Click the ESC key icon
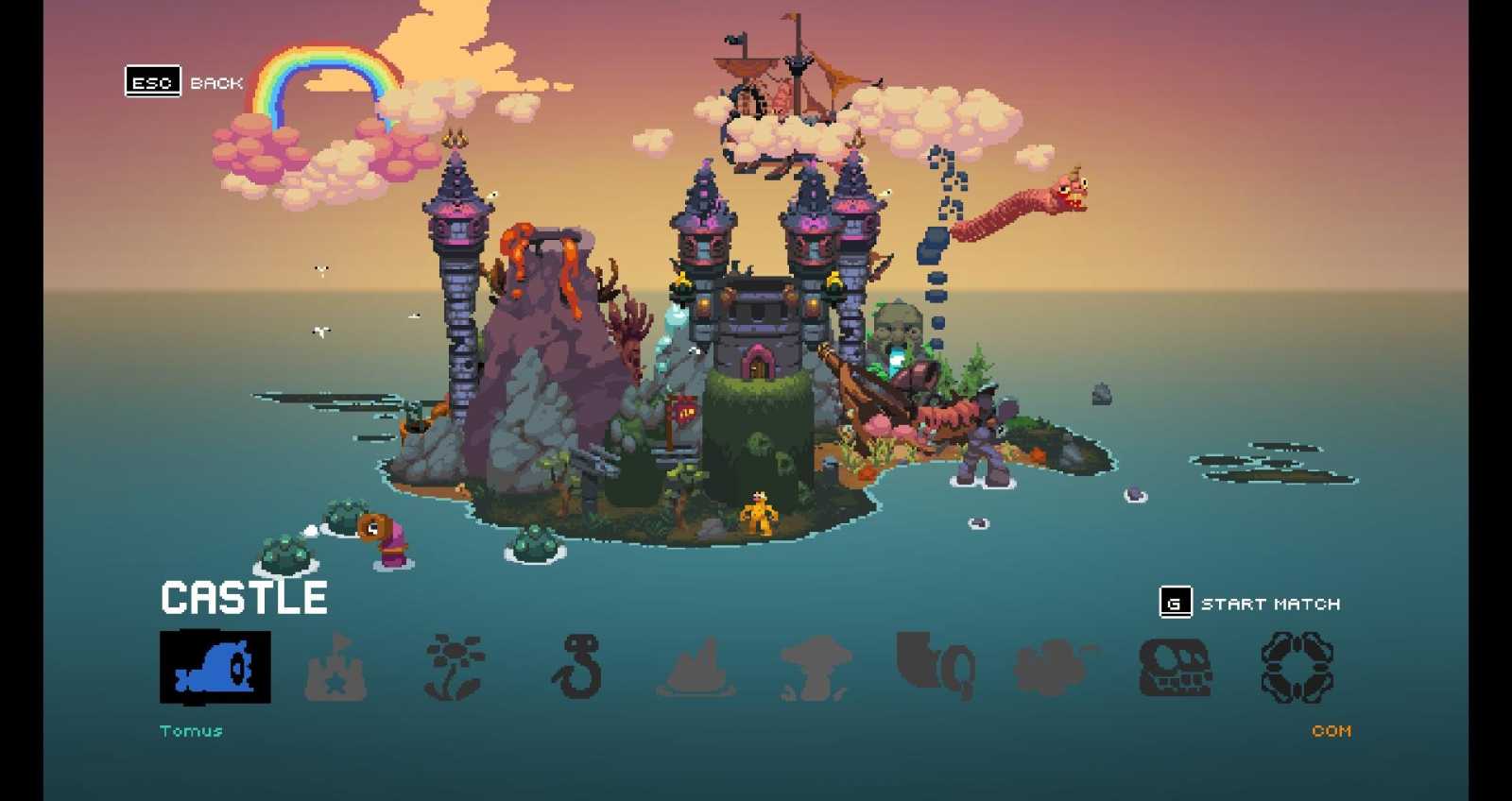The width and height of the screenshot is (1512, 801). pos(153,80)
